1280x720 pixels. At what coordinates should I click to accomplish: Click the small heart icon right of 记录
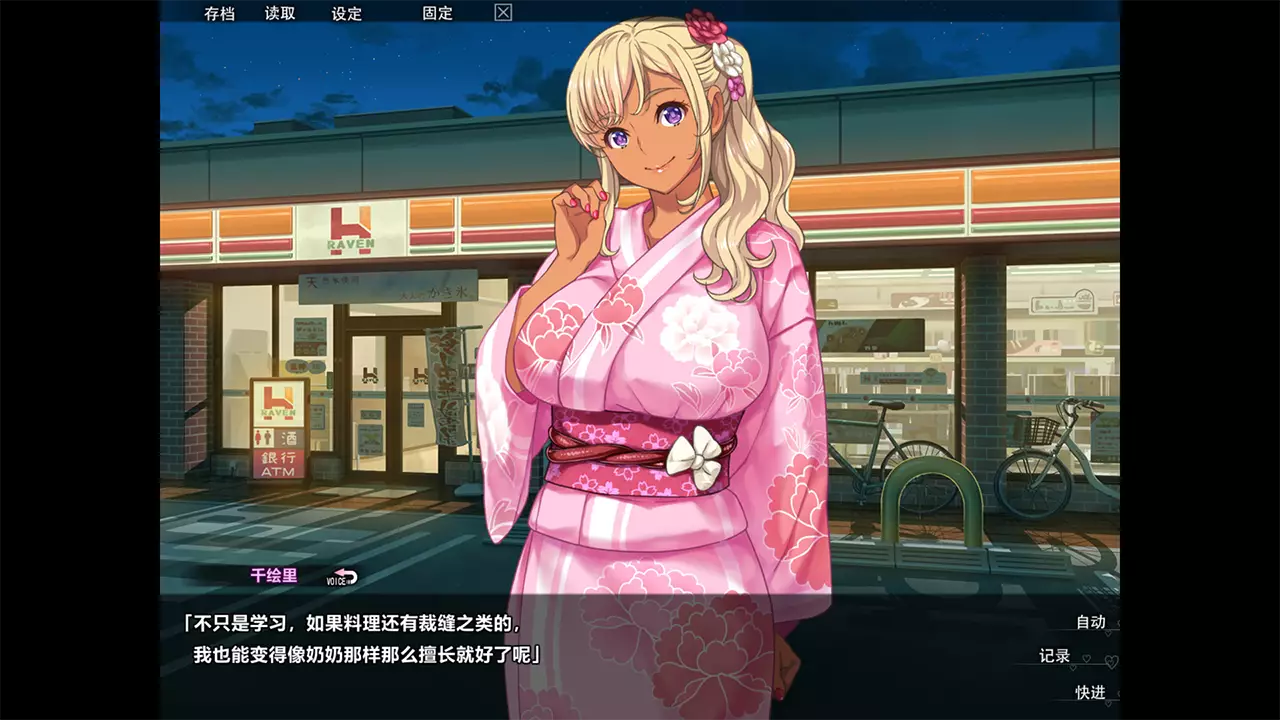point(1086,658)
